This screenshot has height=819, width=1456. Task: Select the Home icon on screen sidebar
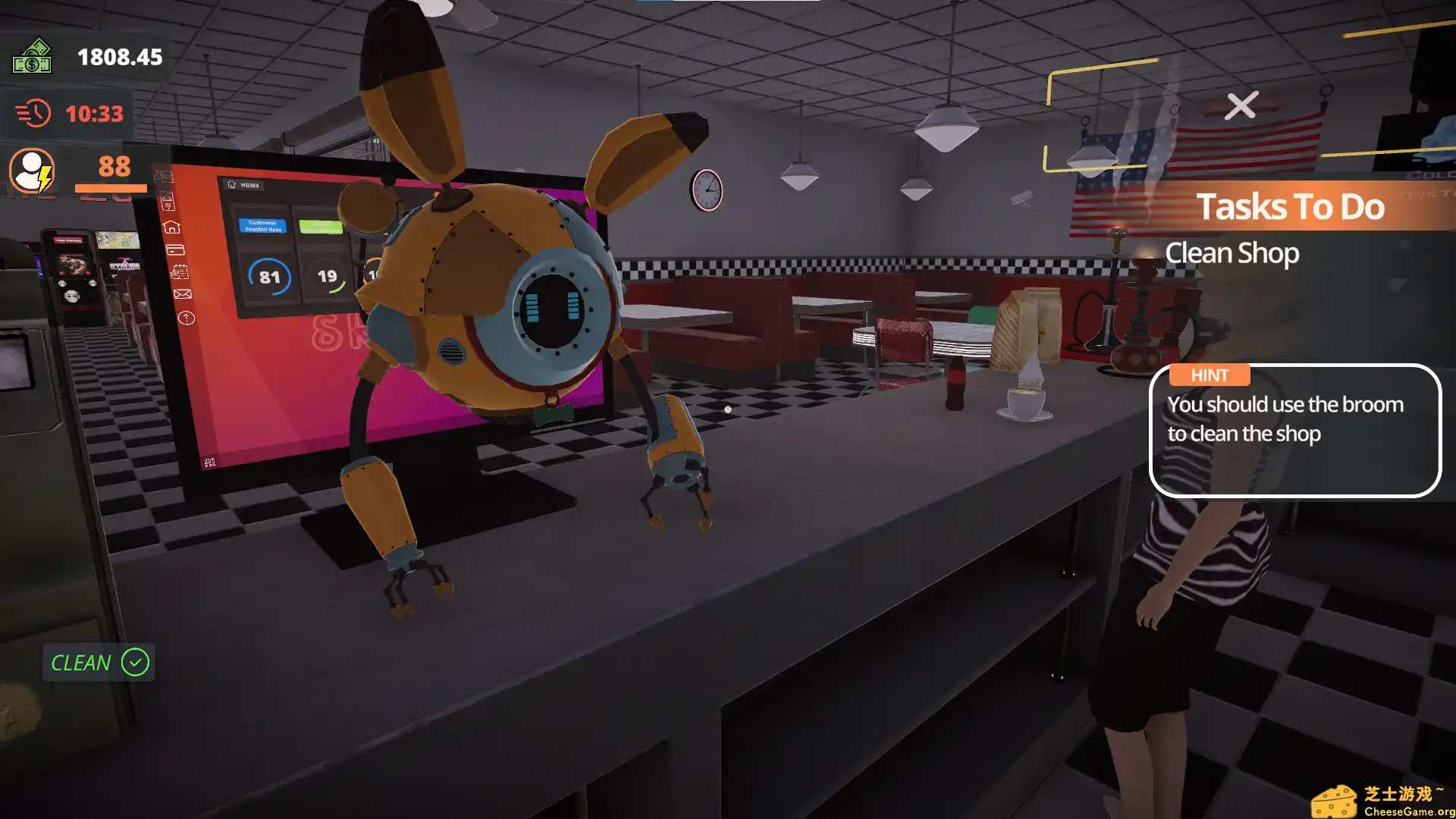(172, 227)
